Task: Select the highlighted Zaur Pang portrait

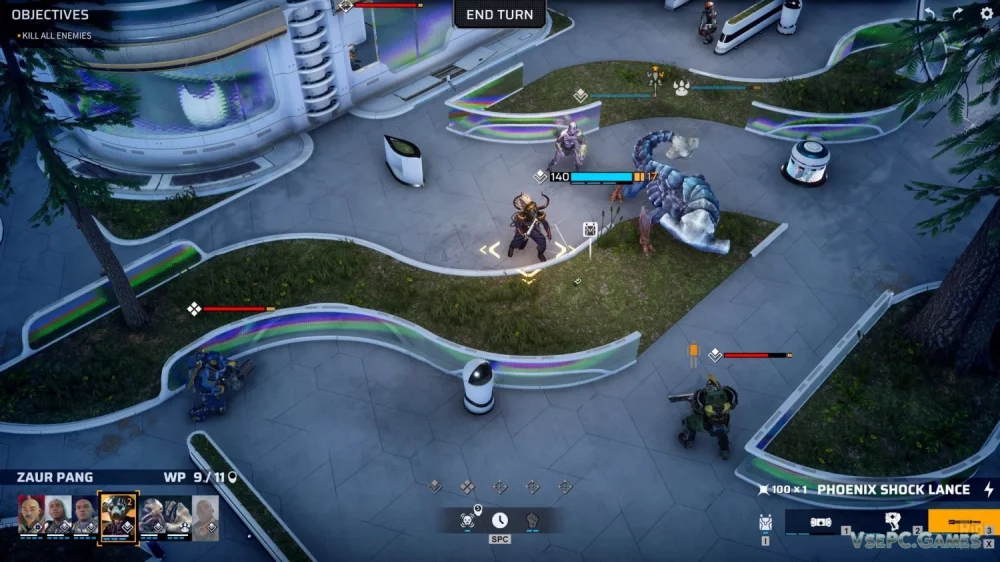Action: 117,514
